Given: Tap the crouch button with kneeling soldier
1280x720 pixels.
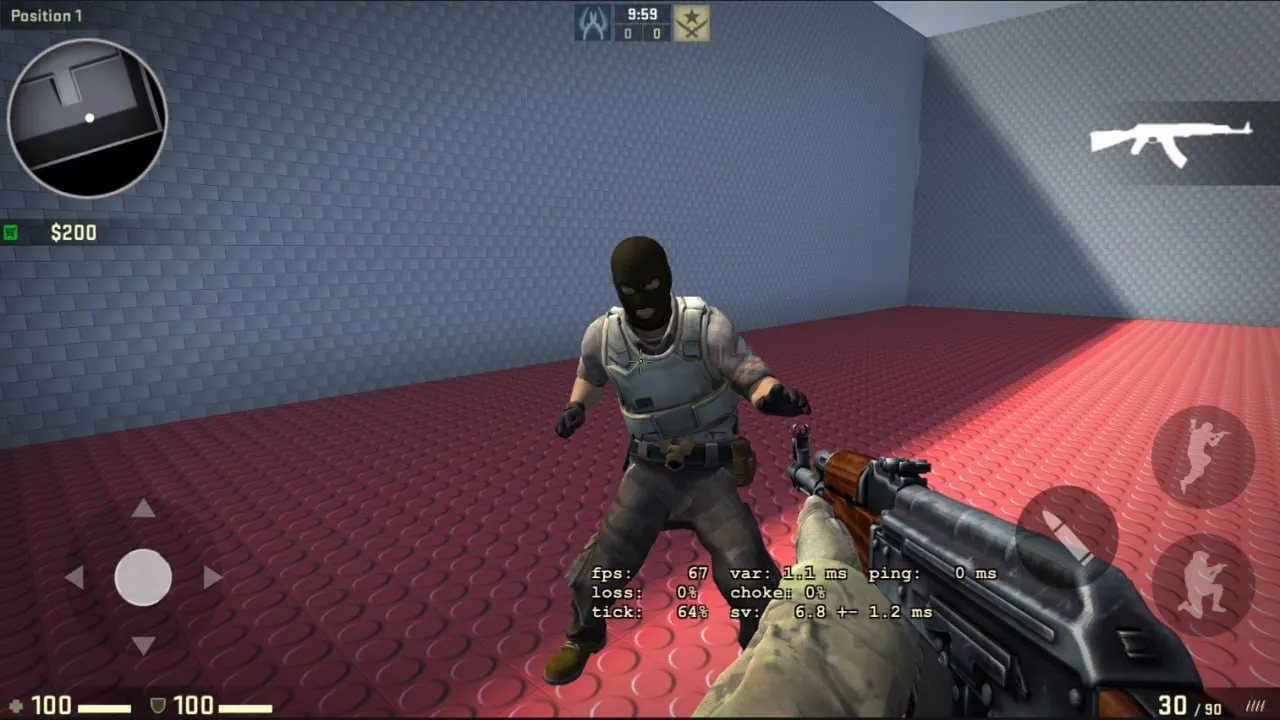Looking at the screenshot, I should coord(1202,585).
